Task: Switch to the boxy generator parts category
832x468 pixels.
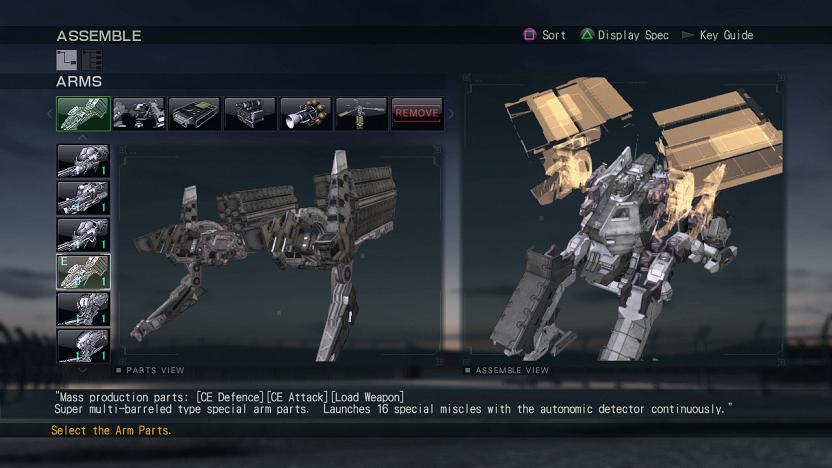Action: 249,114
